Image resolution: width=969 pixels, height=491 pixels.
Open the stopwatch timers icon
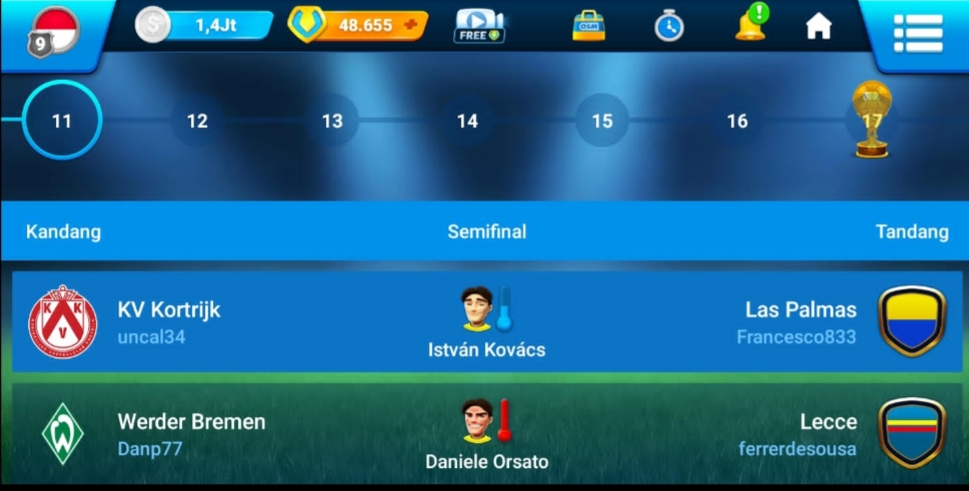coord(669,26)
